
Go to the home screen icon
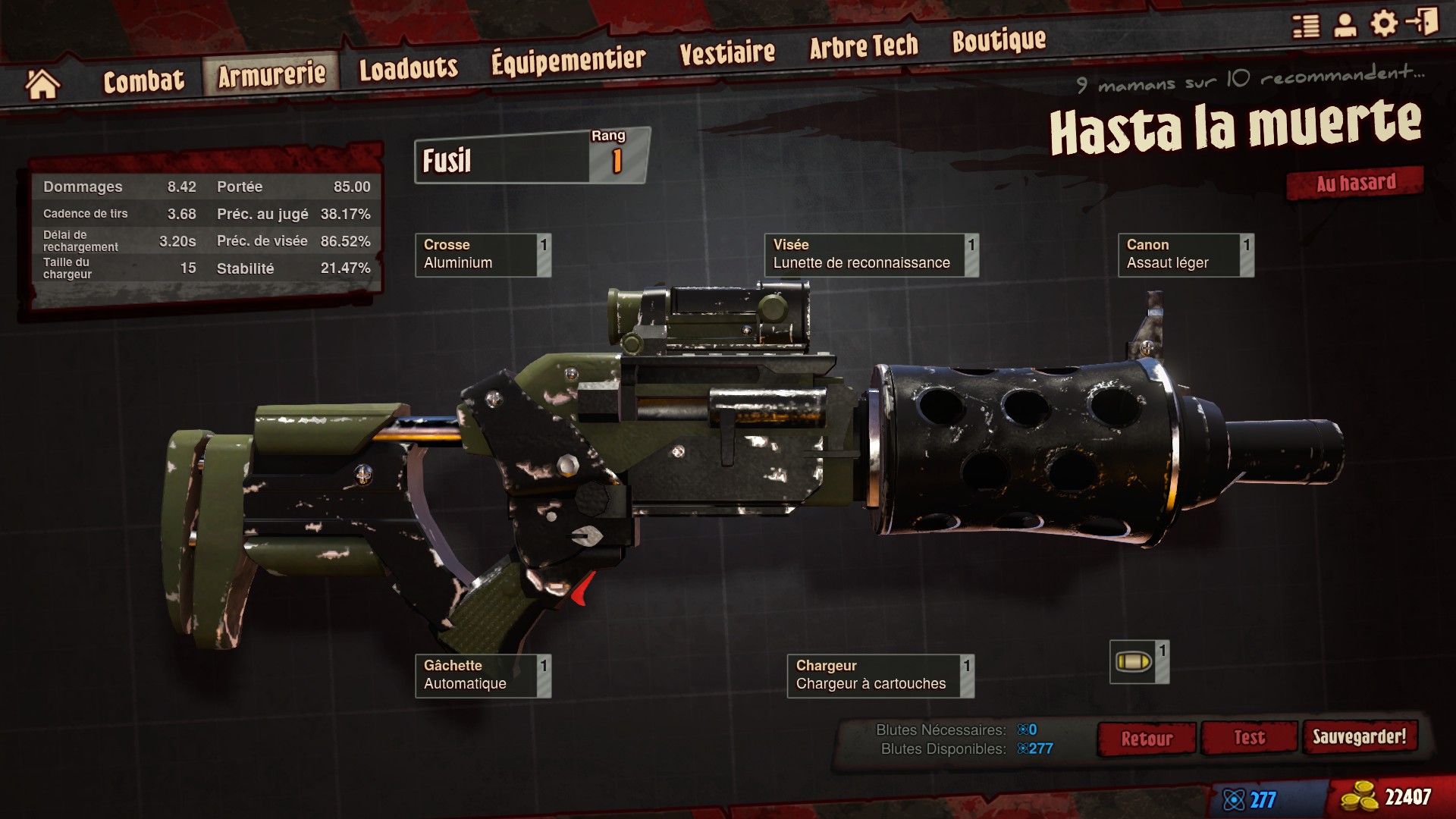click(42, 84)
